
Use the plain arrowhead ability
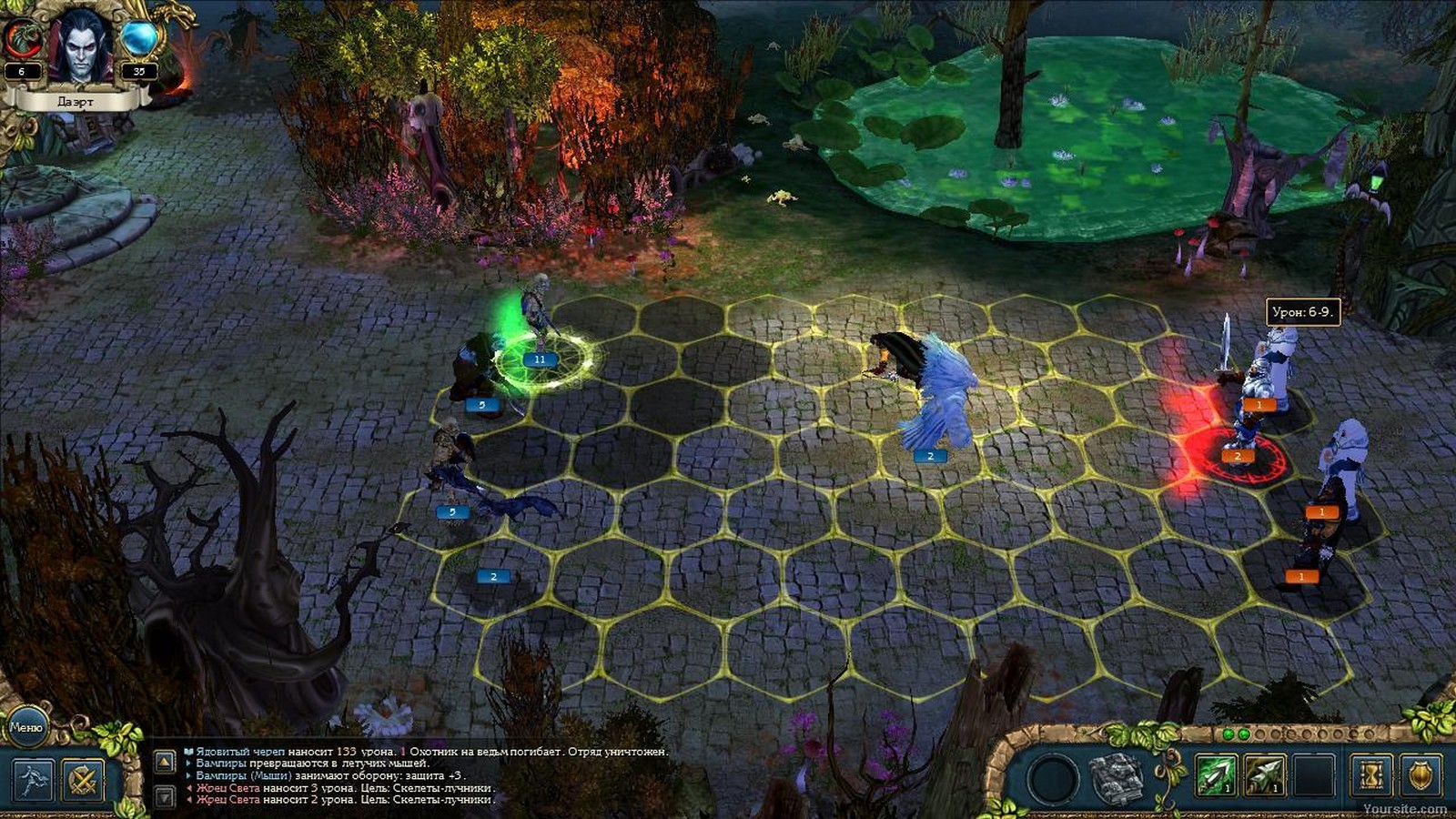[x=1264, y=776]
